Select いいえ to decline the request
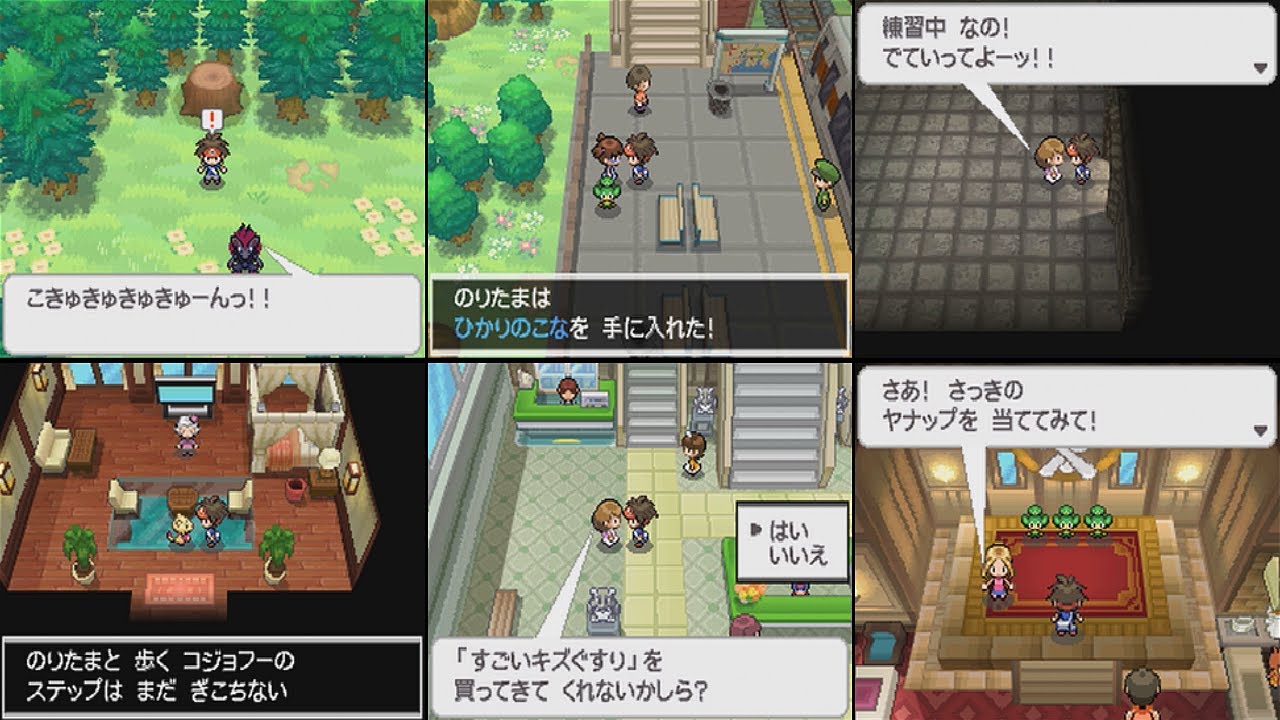This screenshot has height=720, width=1280. [x=795, y=553]
